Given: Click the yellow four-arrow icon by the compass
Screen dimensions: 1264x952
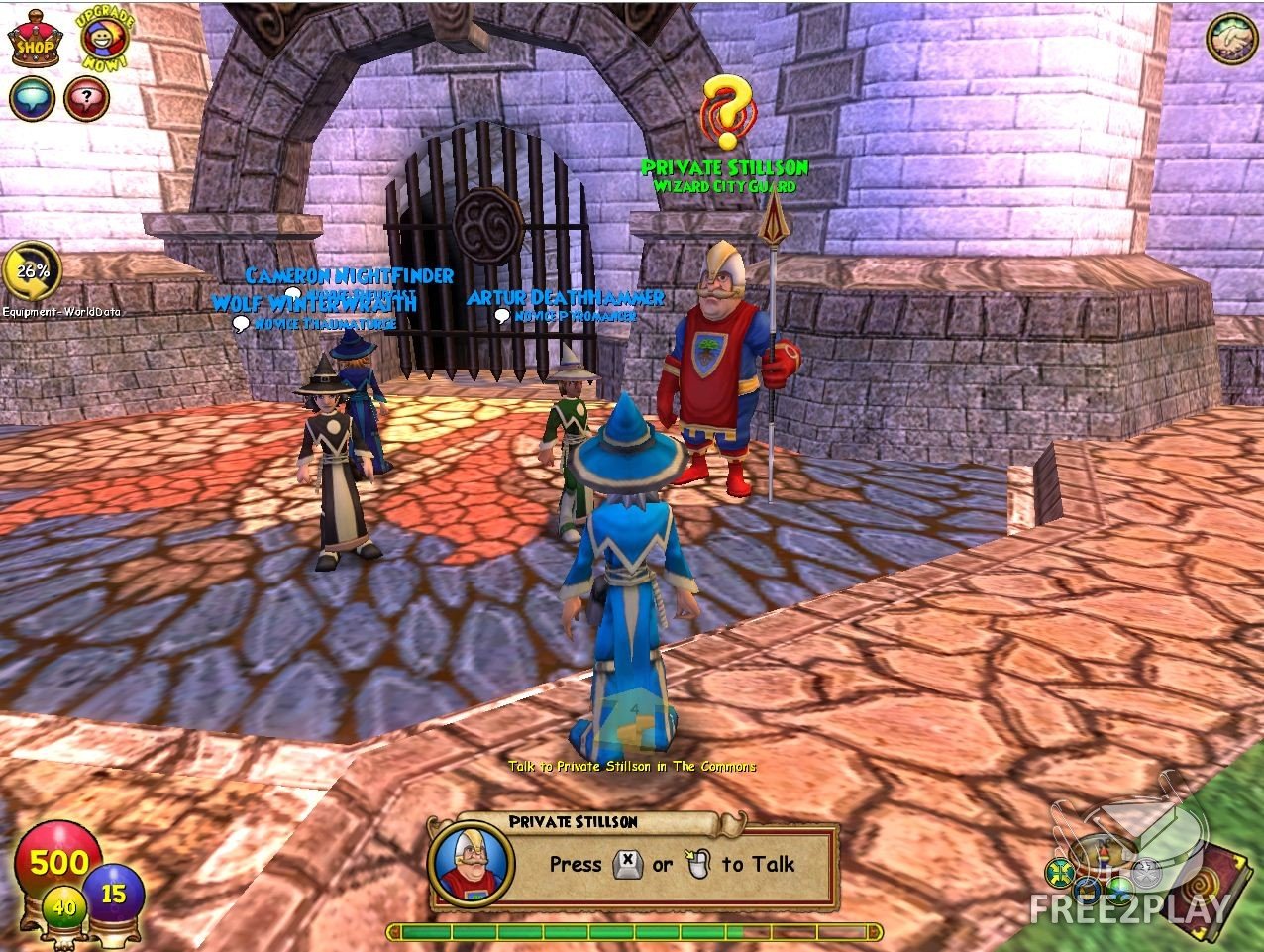Looking at the screenshot, I should (1060, 874).
